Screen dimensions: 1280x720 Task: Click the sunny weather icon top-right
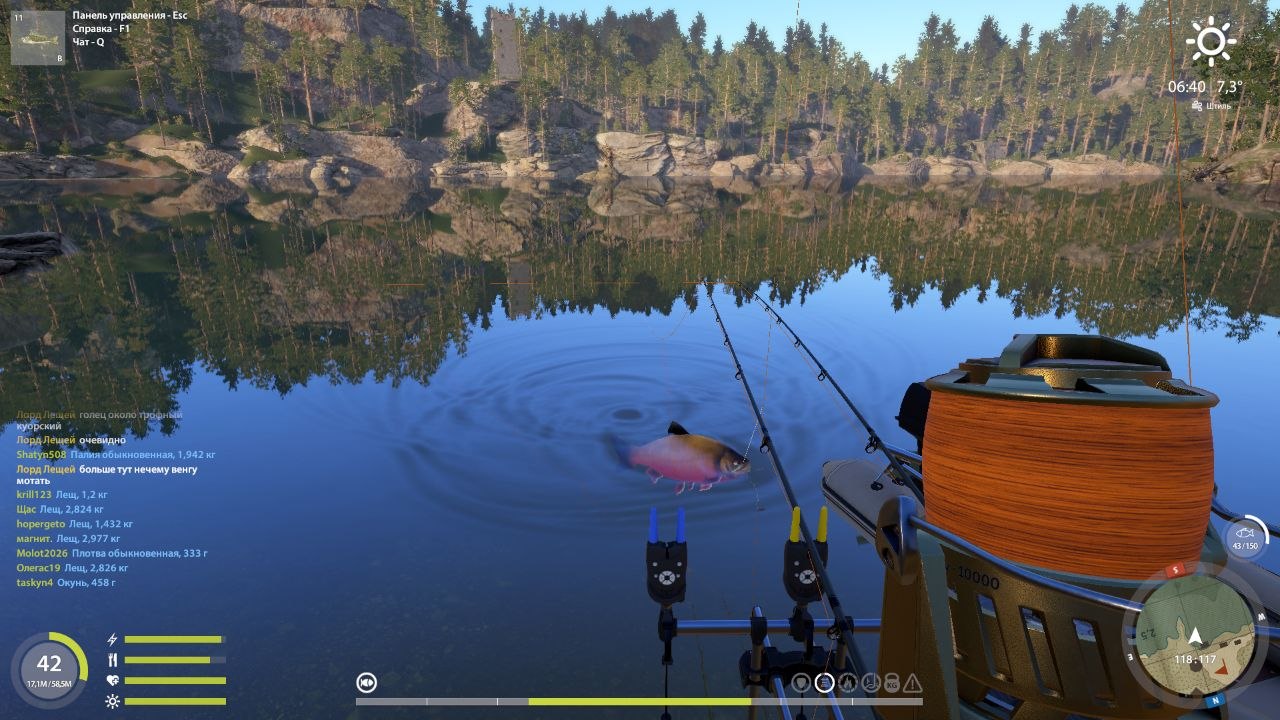(1213, 42)
